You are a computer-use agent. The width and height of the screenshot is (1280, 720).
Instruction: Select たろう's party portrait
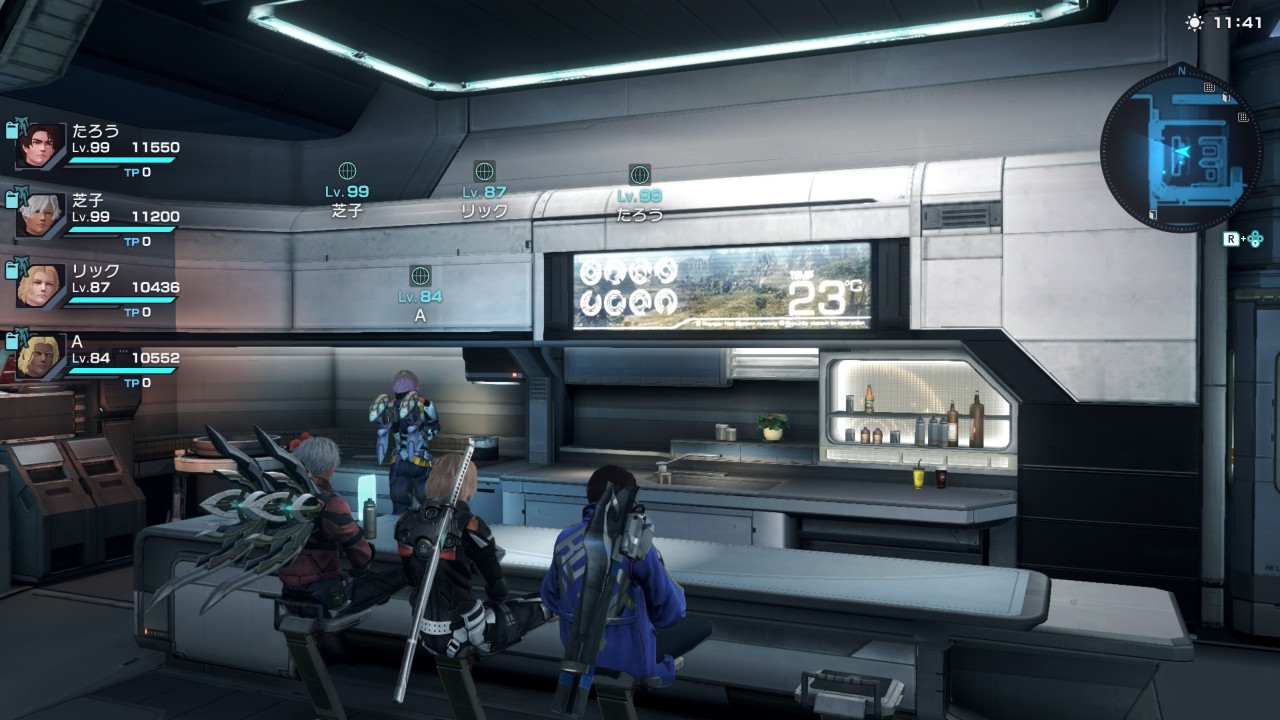tap(41, 146)
